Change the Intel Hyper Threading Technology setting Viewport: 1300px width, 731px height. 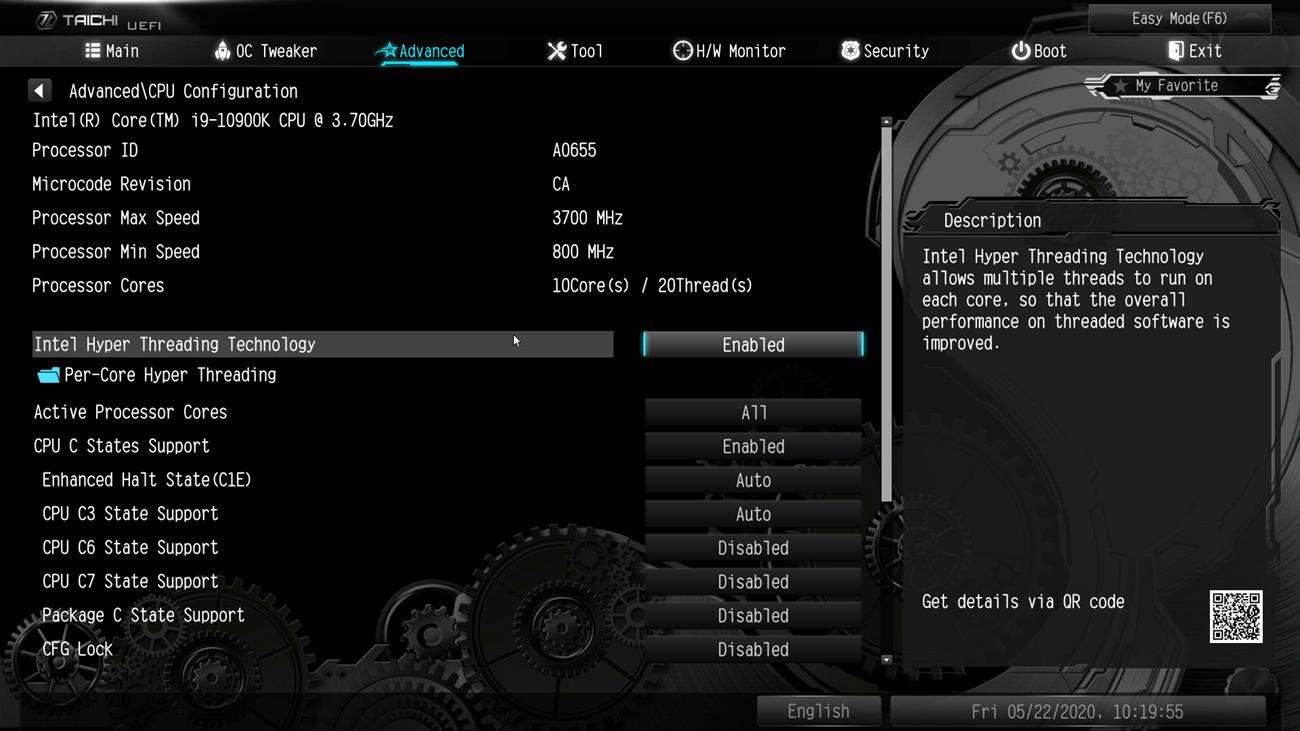click(753, 345)
